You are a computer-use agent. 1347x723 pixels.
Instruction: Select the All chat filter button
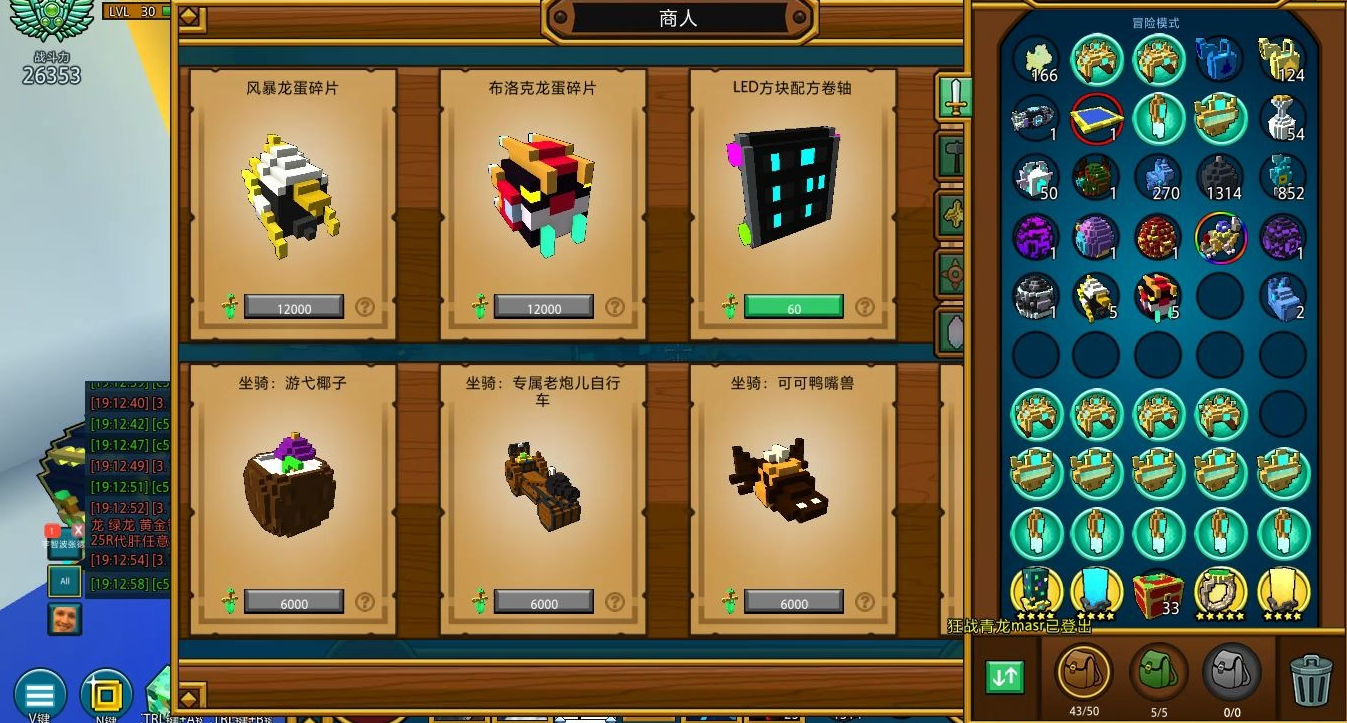pos(65,580)
